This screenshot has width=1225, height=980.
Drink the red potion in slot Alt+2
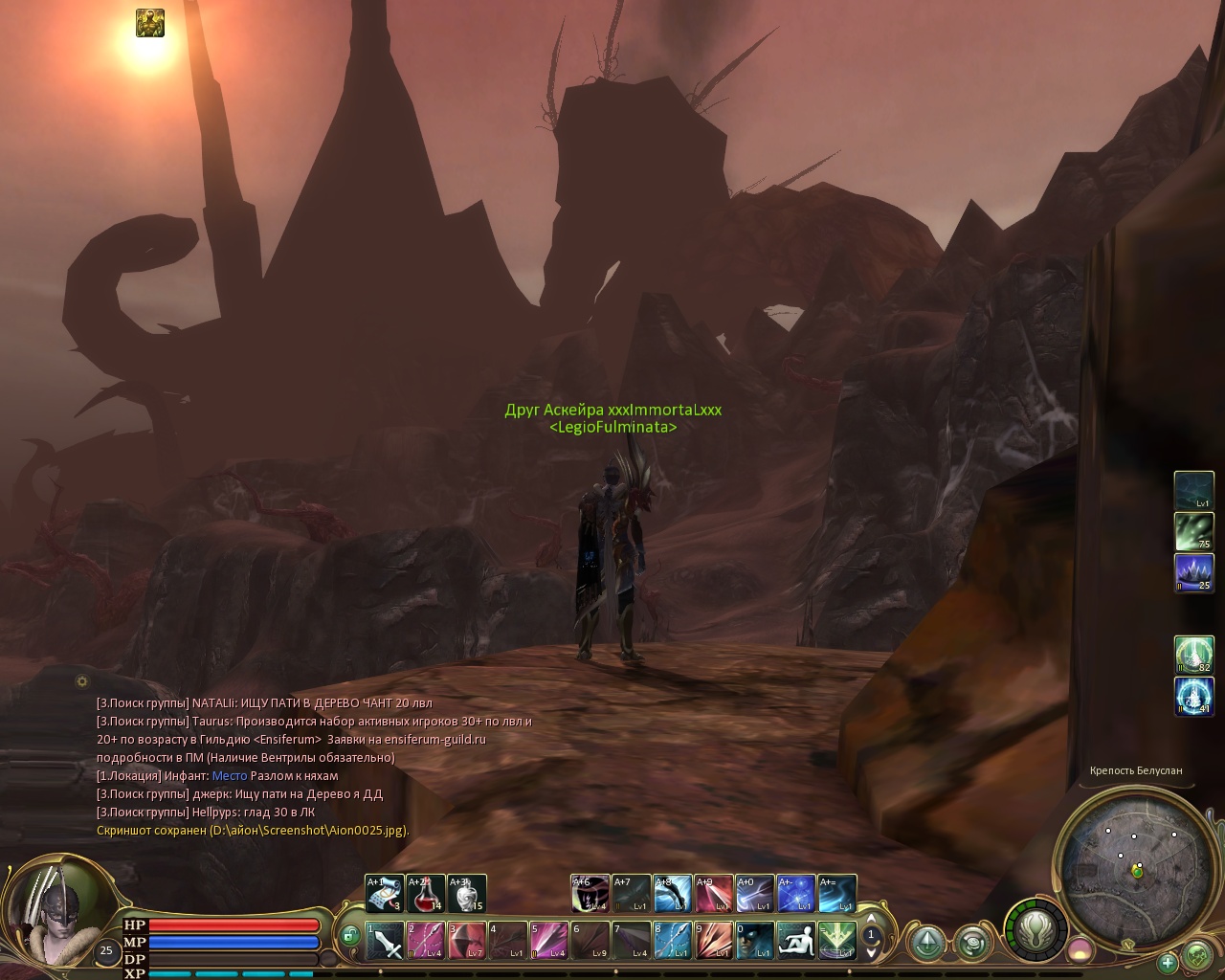425,894
